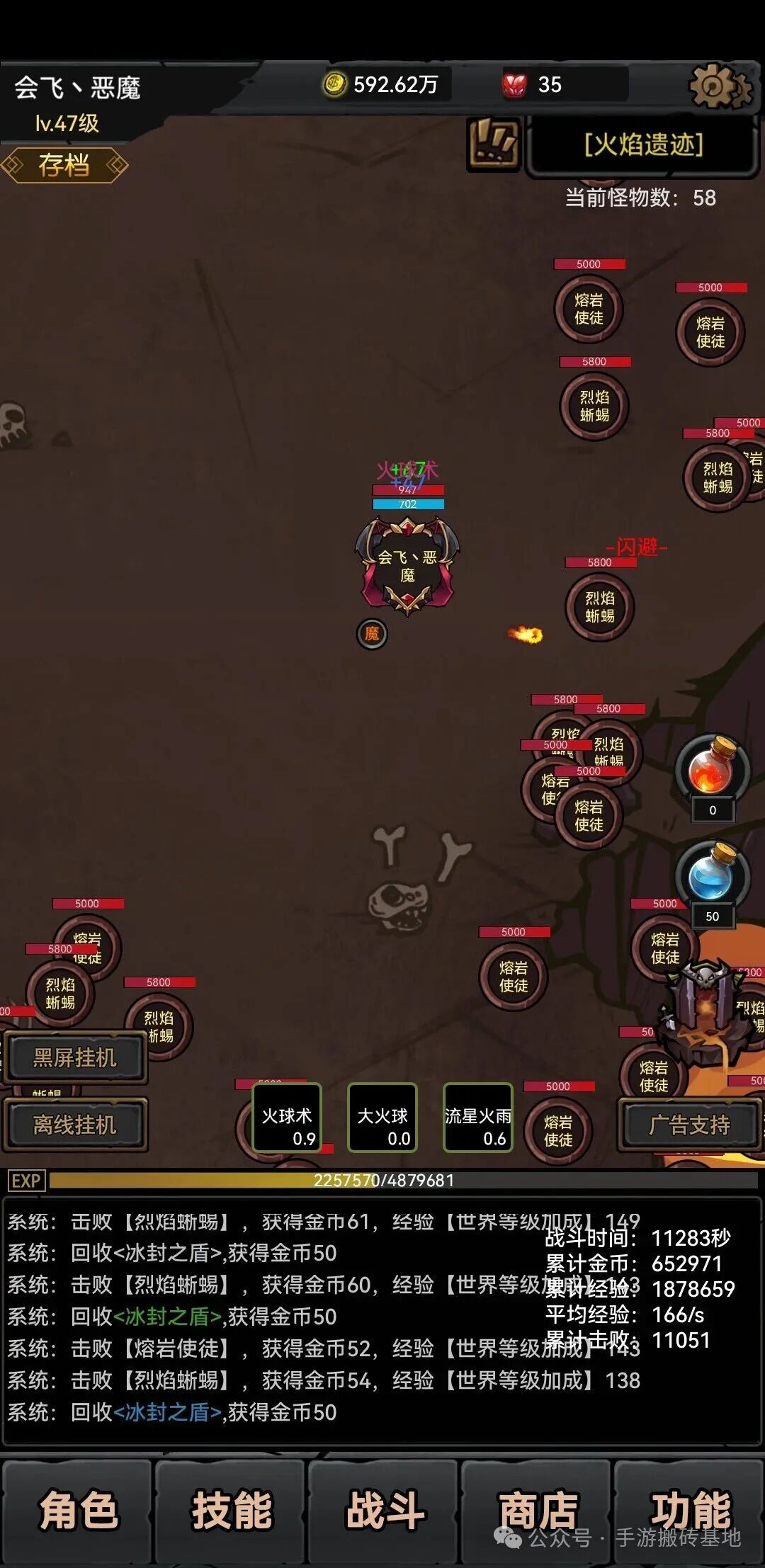Open the gear settings icon
The height and width of the screenshot is (1568, 765).
point(718,86)
